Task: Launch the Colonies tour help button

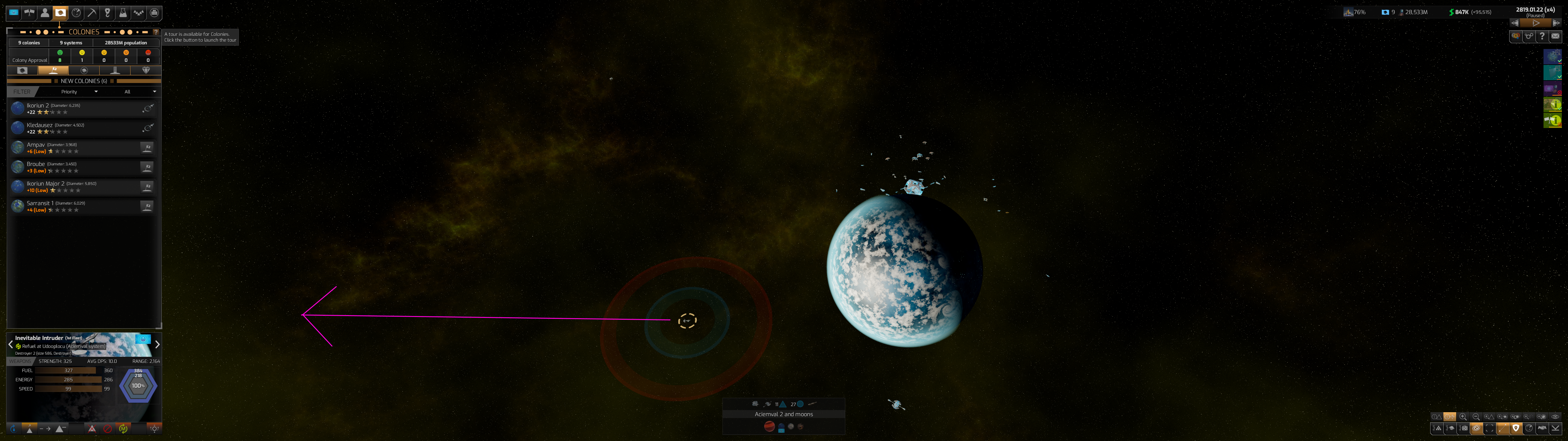Action: point(156,32)
